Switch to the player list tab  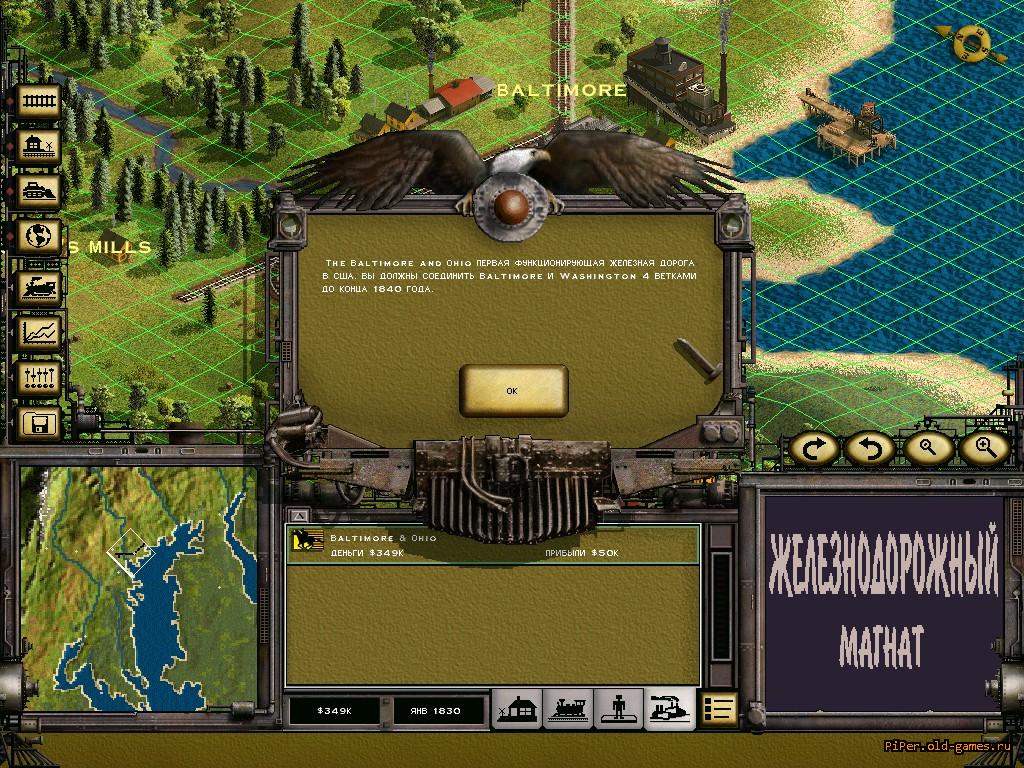coord(620,710)
